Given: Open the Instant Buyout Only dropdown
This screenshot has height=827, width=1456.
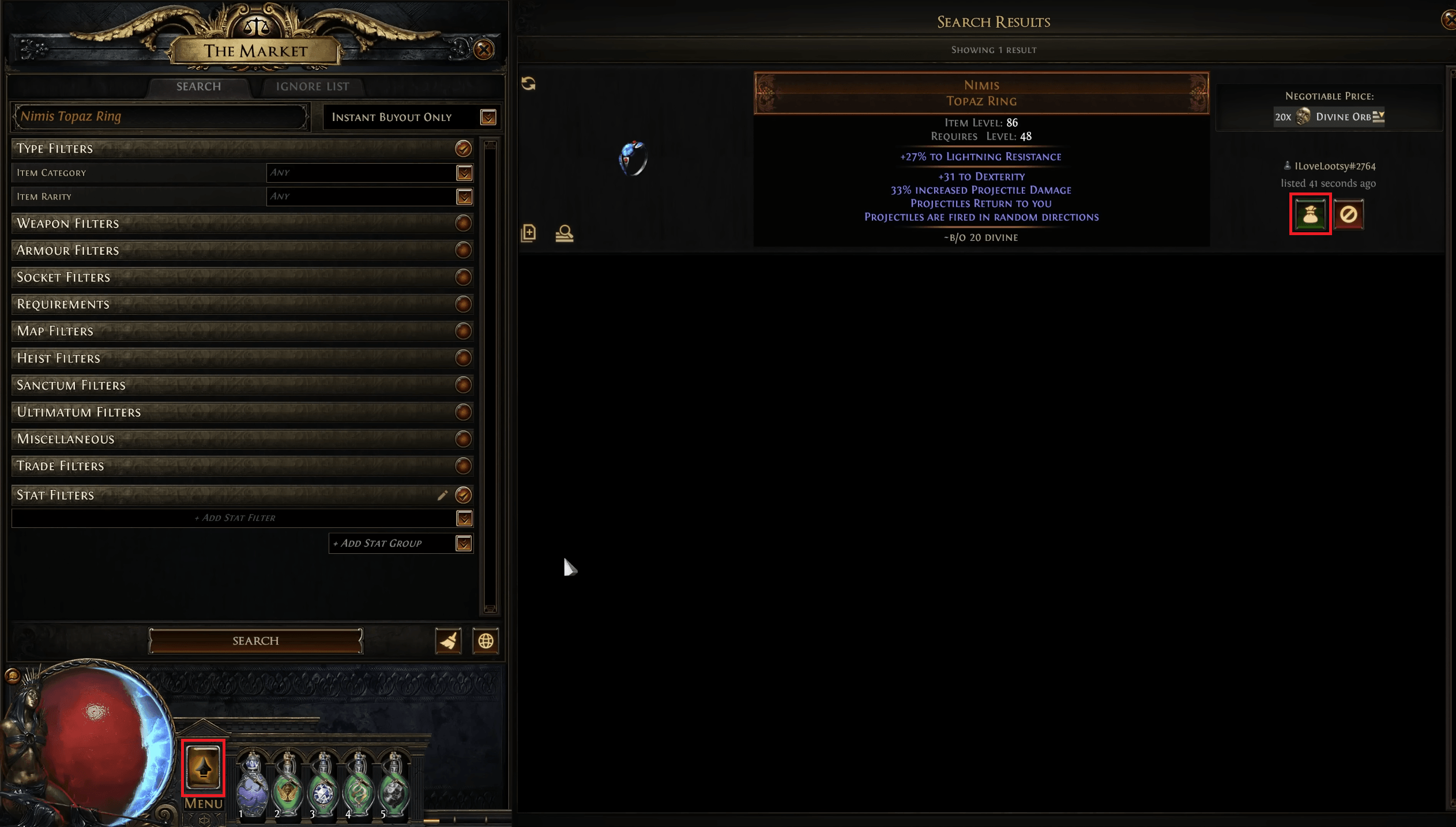Looking at the screenshot, I should [x=487, y=117].
